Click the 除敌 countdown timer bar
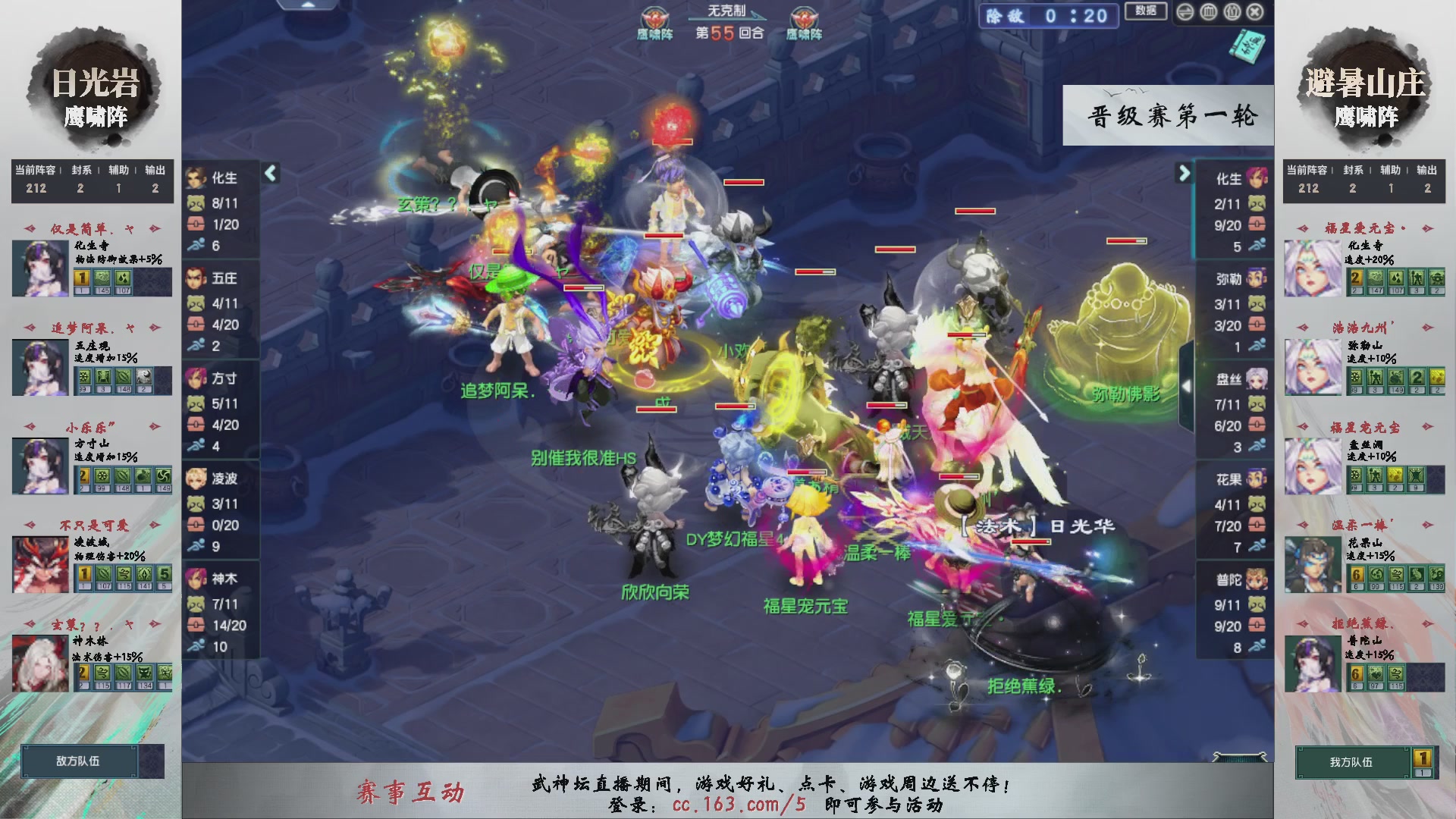Image resolution: width=1456 pixels, height=819 pixels. pyautogui.click(x=1048, y=17)
